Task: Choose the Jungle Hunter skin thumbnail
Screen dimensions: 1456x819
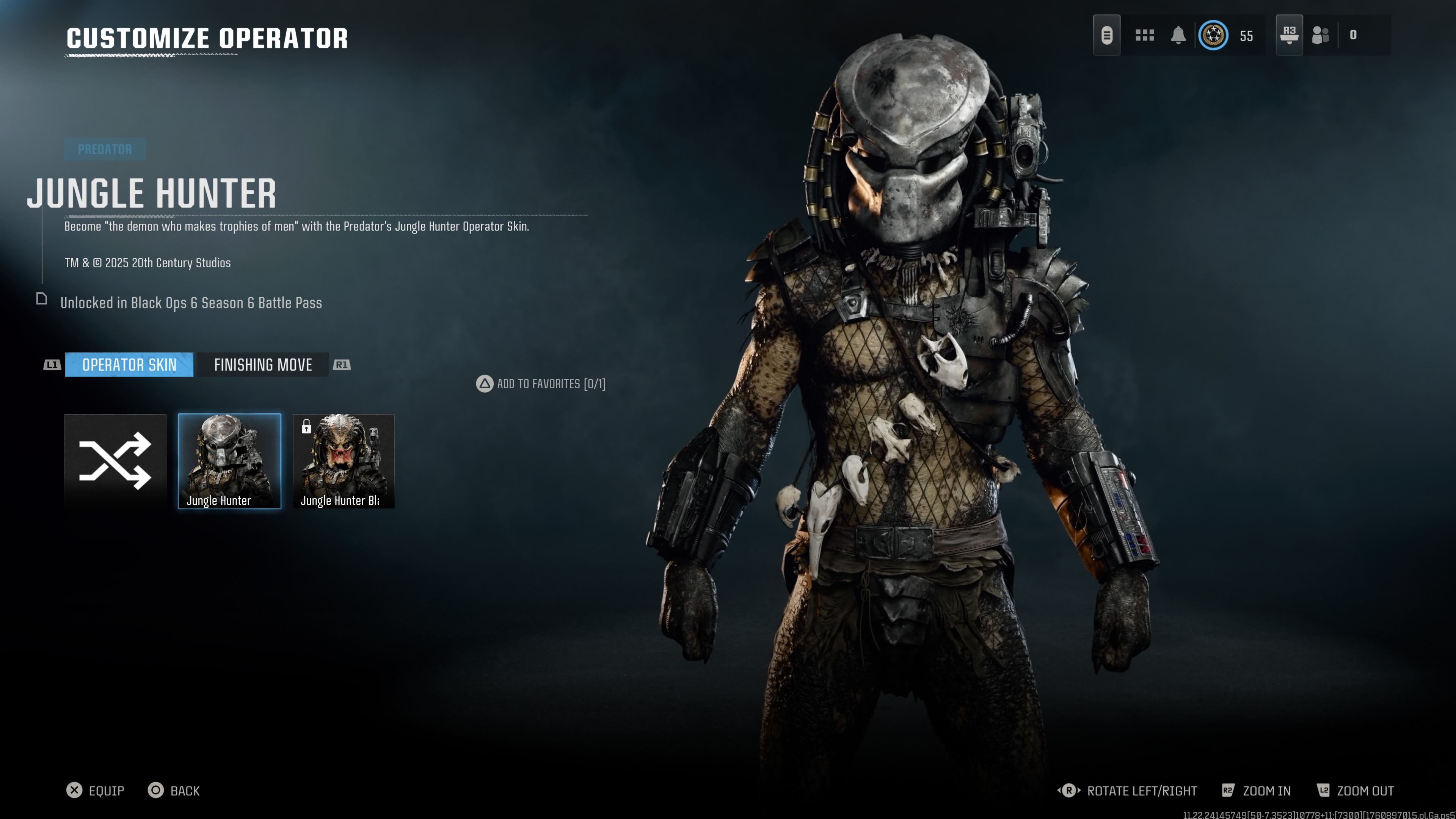Action: coord(229,461)
